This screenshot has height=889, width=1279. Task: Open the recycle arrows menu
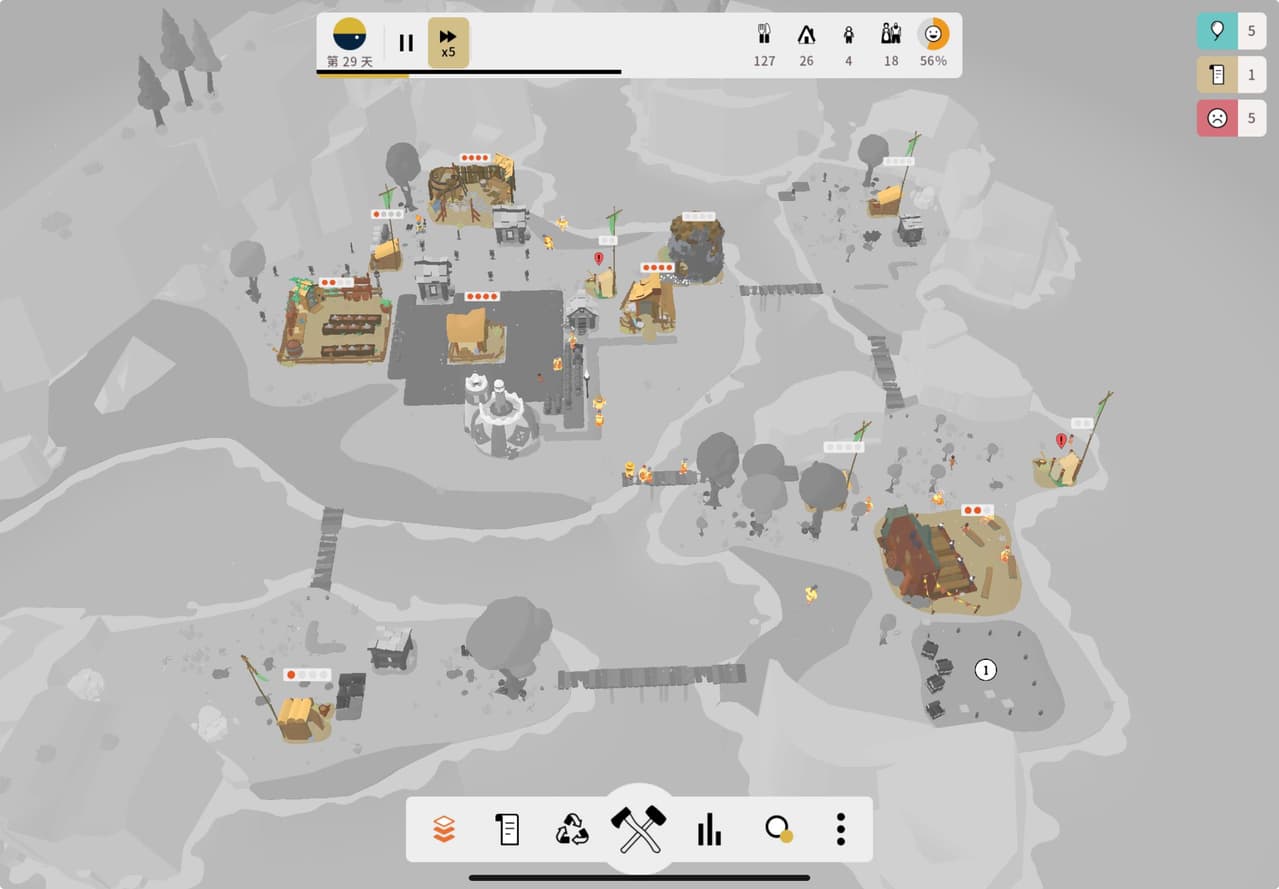click(573, 829)
